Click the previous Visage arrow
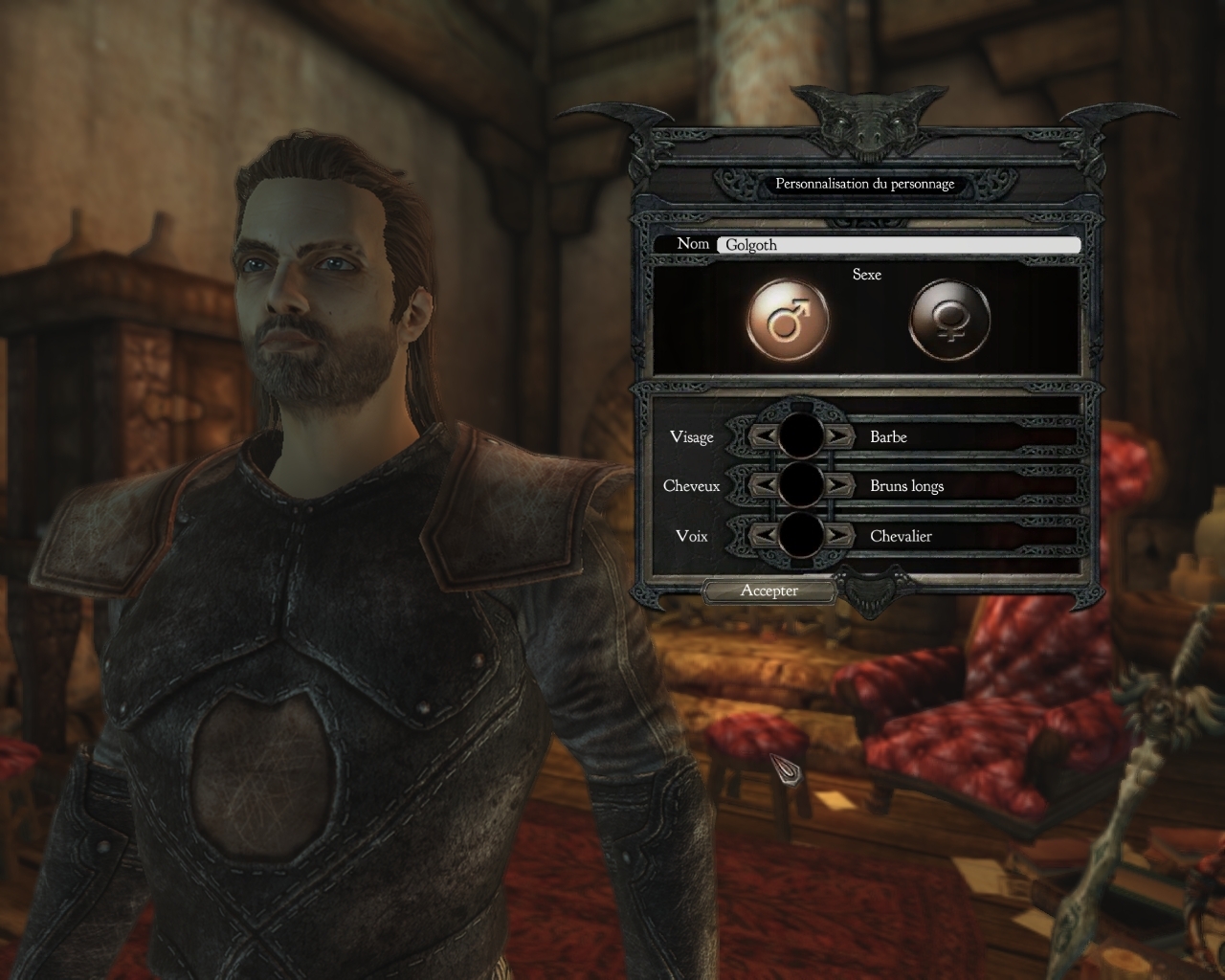The height and width of the screenshot is (980, 1225). pos(763,436)
